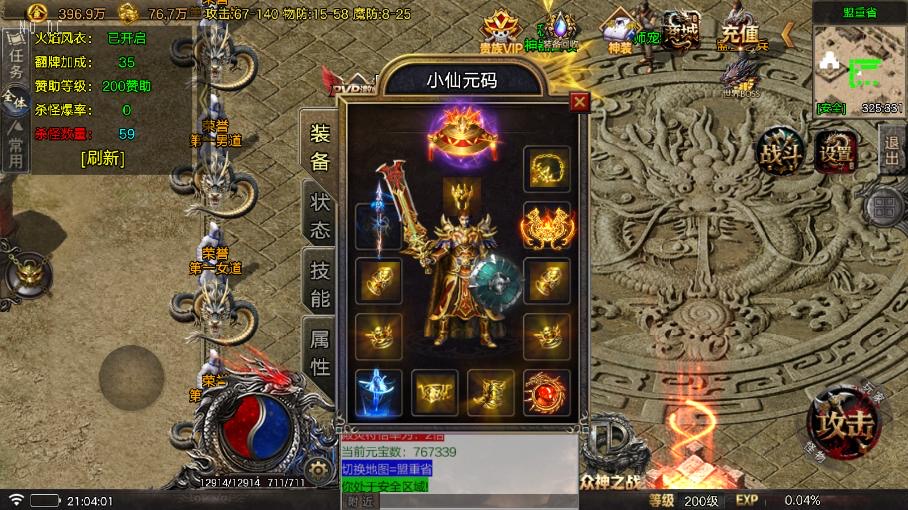
Task: Select the 属性 attributes tab
Action: [x=319, y=353]
